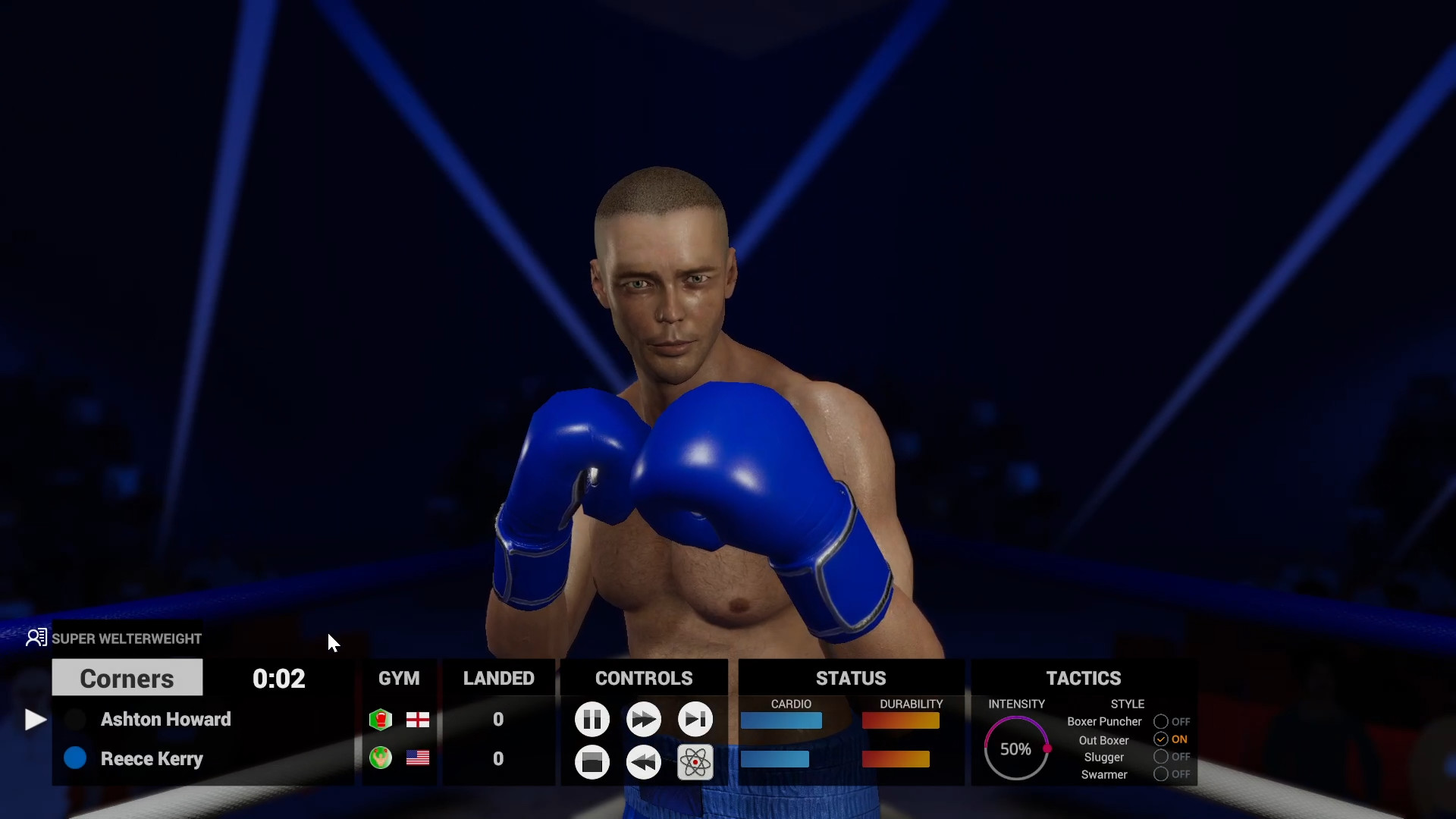This screenshot has width=1456, height=819.
Task: Open the Corners panel
Action: click(127, 678)
